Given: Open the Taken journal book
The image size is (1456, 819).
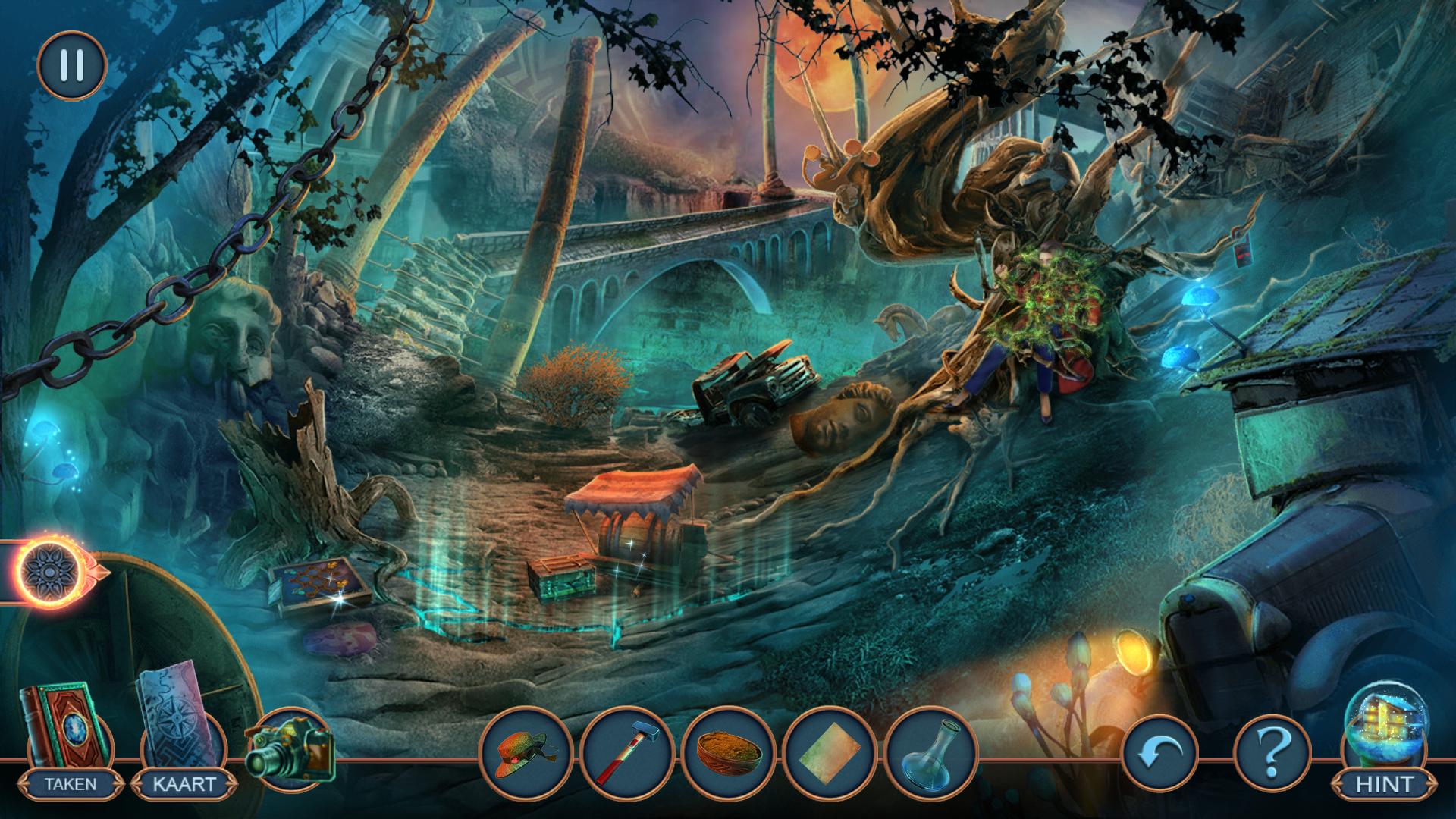Looking at the screenshot, I should click(67, 730).
